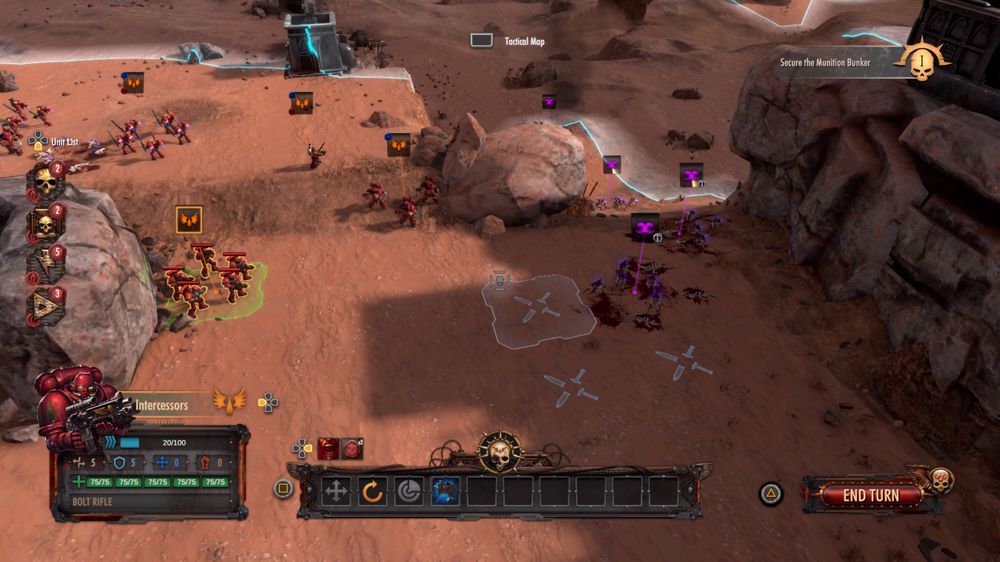Use the blue Space Marine ability
The width and height of the screenshot is (1000, 562).
click(x=445, y=491)
